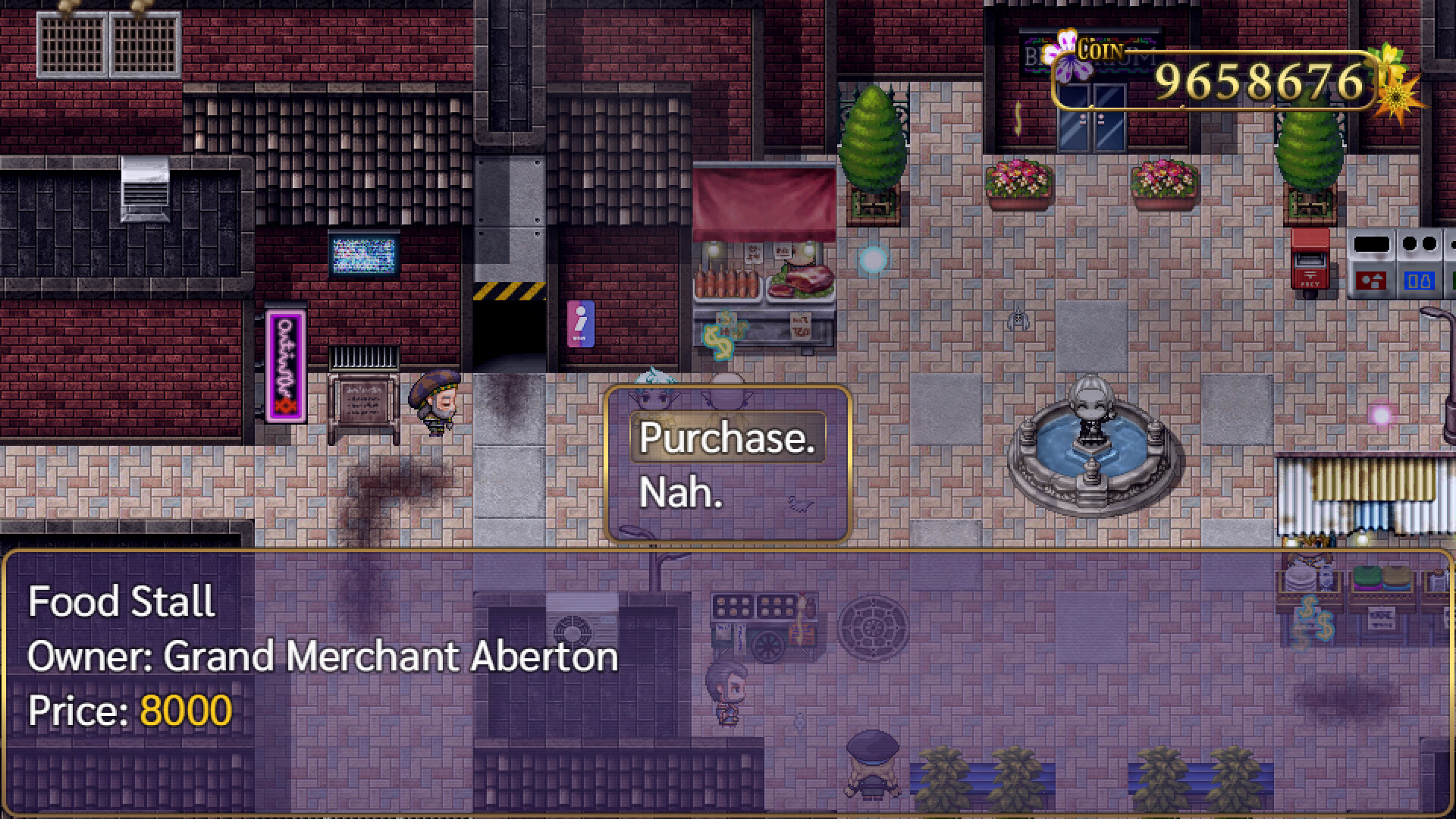Click the recycling bins beside the postbox
Viewport: 1456px width, 819px height.
[x=1403, y=262]
